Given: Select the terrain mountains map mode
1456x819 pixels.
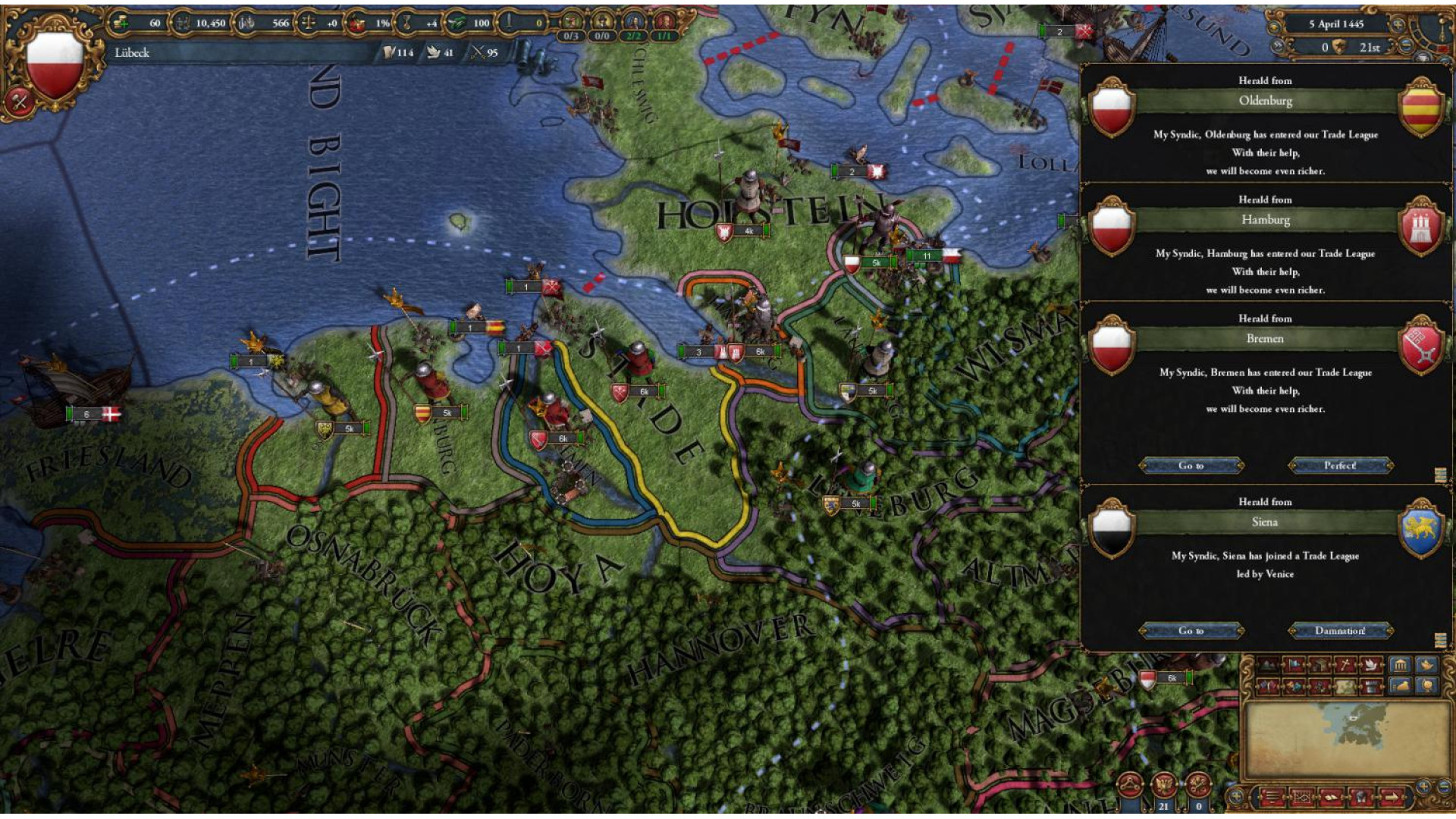Looking at the screenshot, I should 1268,666.
